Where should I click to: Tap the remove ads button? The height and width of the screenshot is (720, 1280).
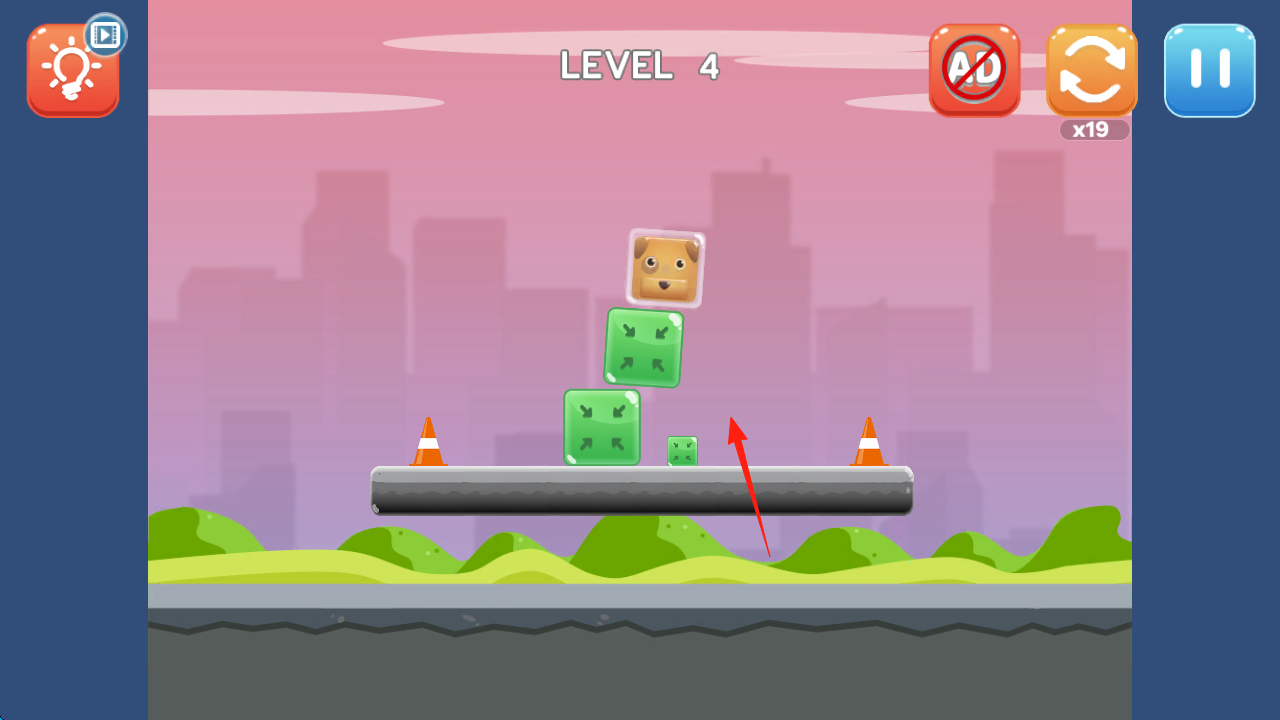pos(974,70)
